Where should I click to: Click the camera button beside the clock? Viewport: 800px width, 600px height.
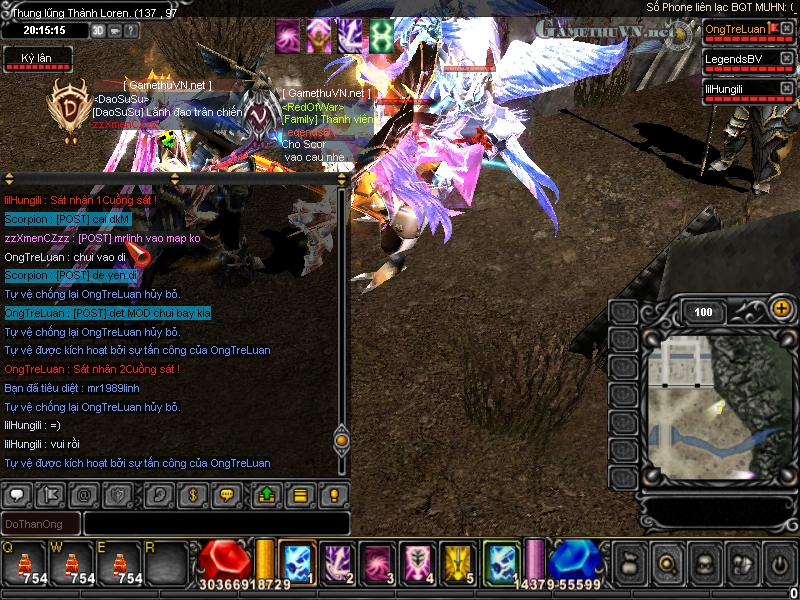[115, 30]
